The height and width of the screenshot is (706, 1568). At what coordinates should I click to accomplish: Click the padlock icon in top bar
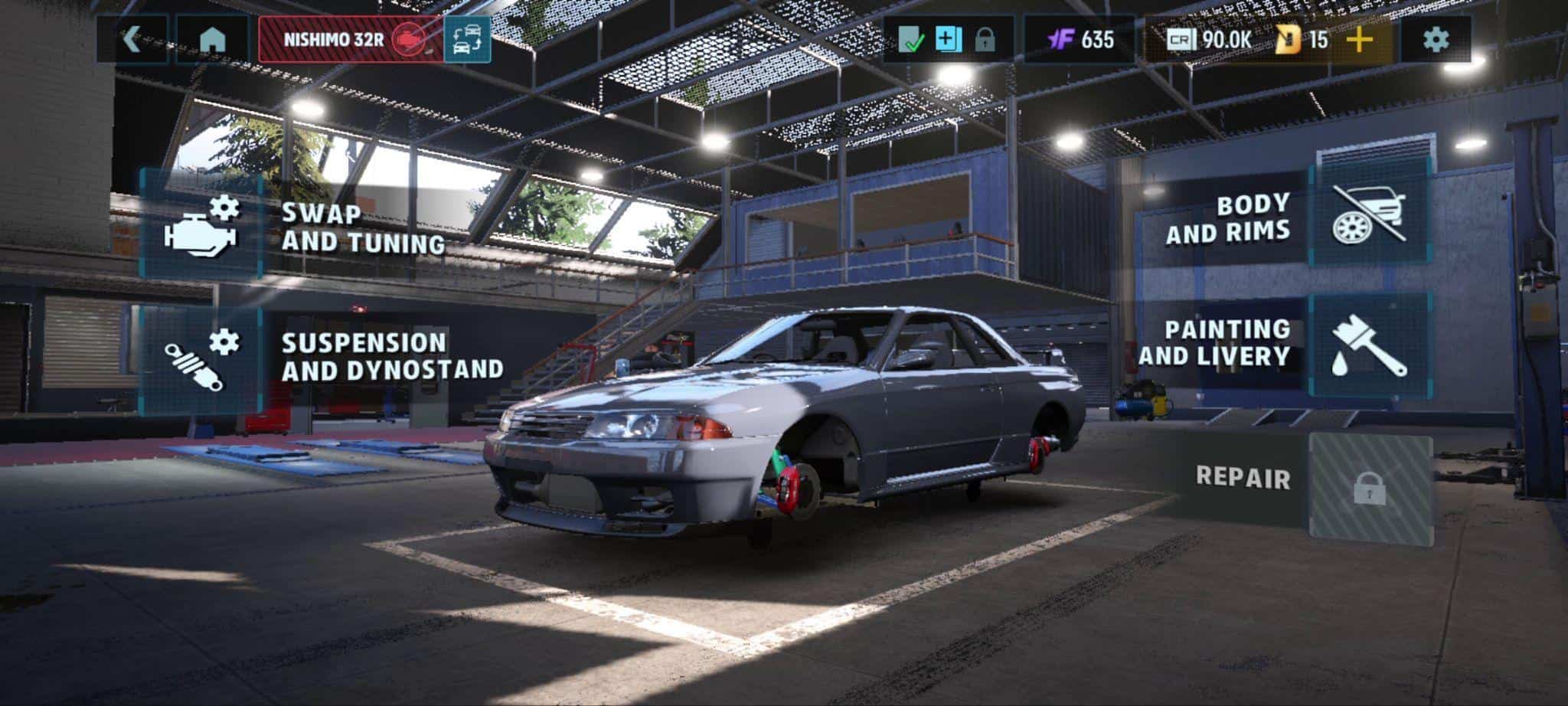point(985,39)
